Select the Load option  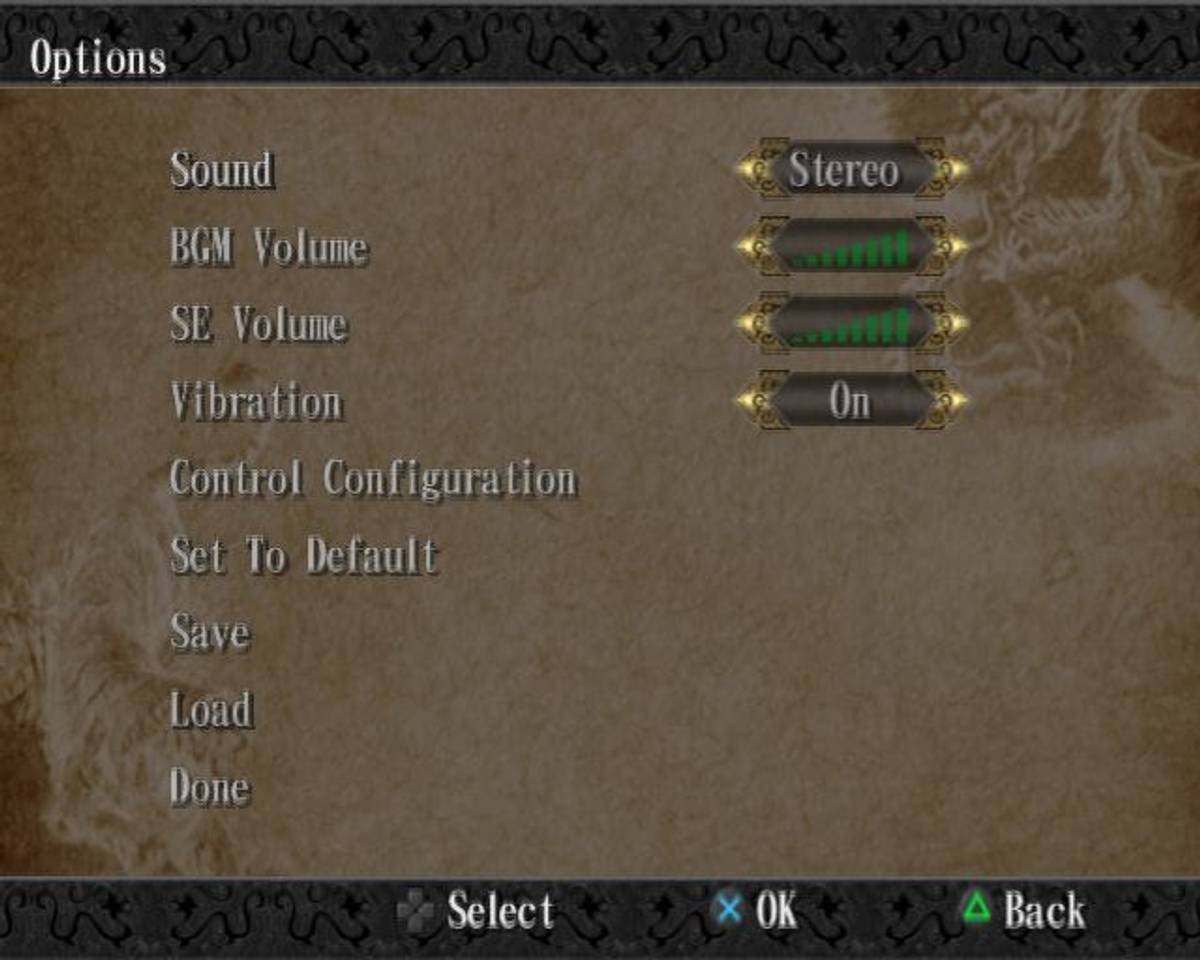(x=211, y=710)
